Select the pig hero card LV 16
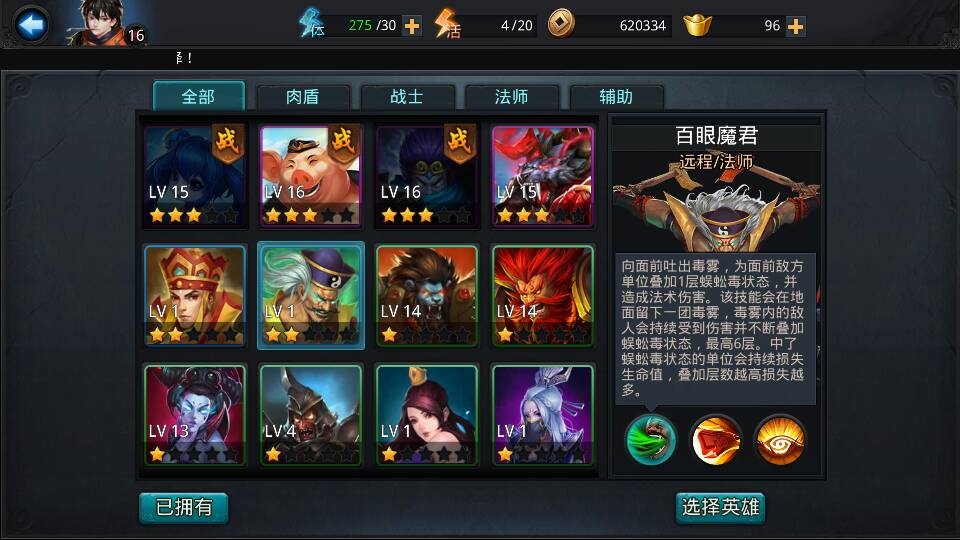The height and width of the screenshot is (540, 960). tap(309, 175)
